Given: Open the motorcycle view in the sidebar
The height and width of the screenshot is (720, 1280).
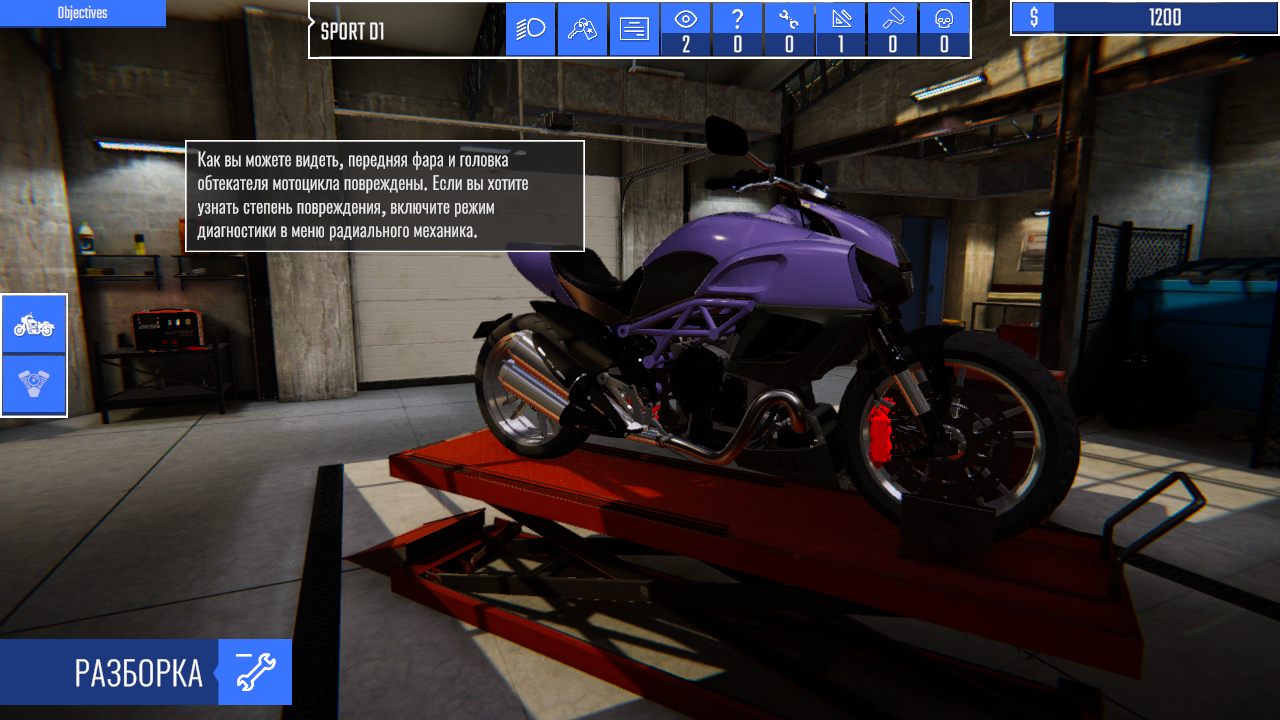Looking at the screenshot, I should [33, 325].
